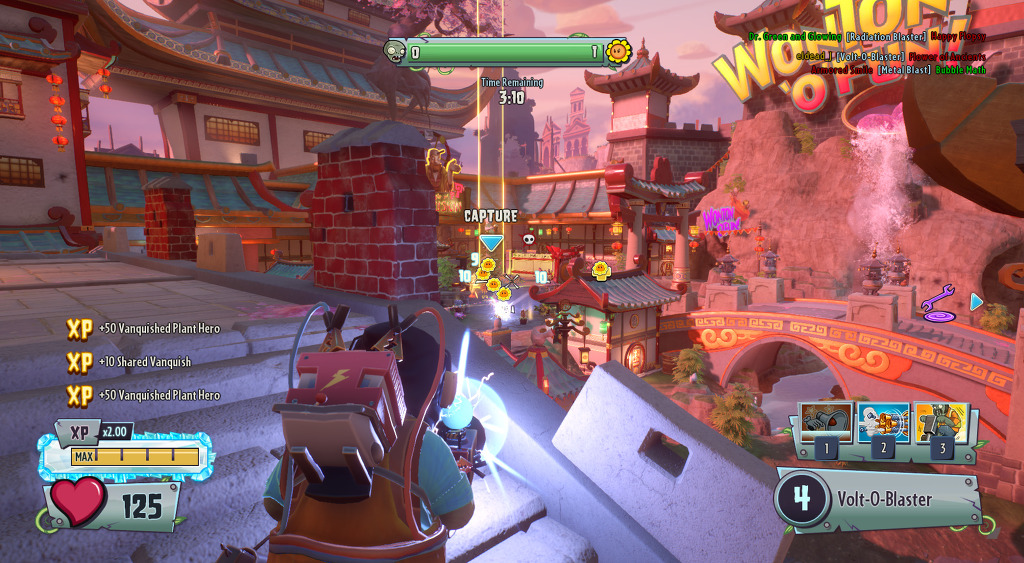The image size is (1024, 563).
Task: Click the CAPTURE objective marker
Action: pyautogui.click(x=491, y=228)
